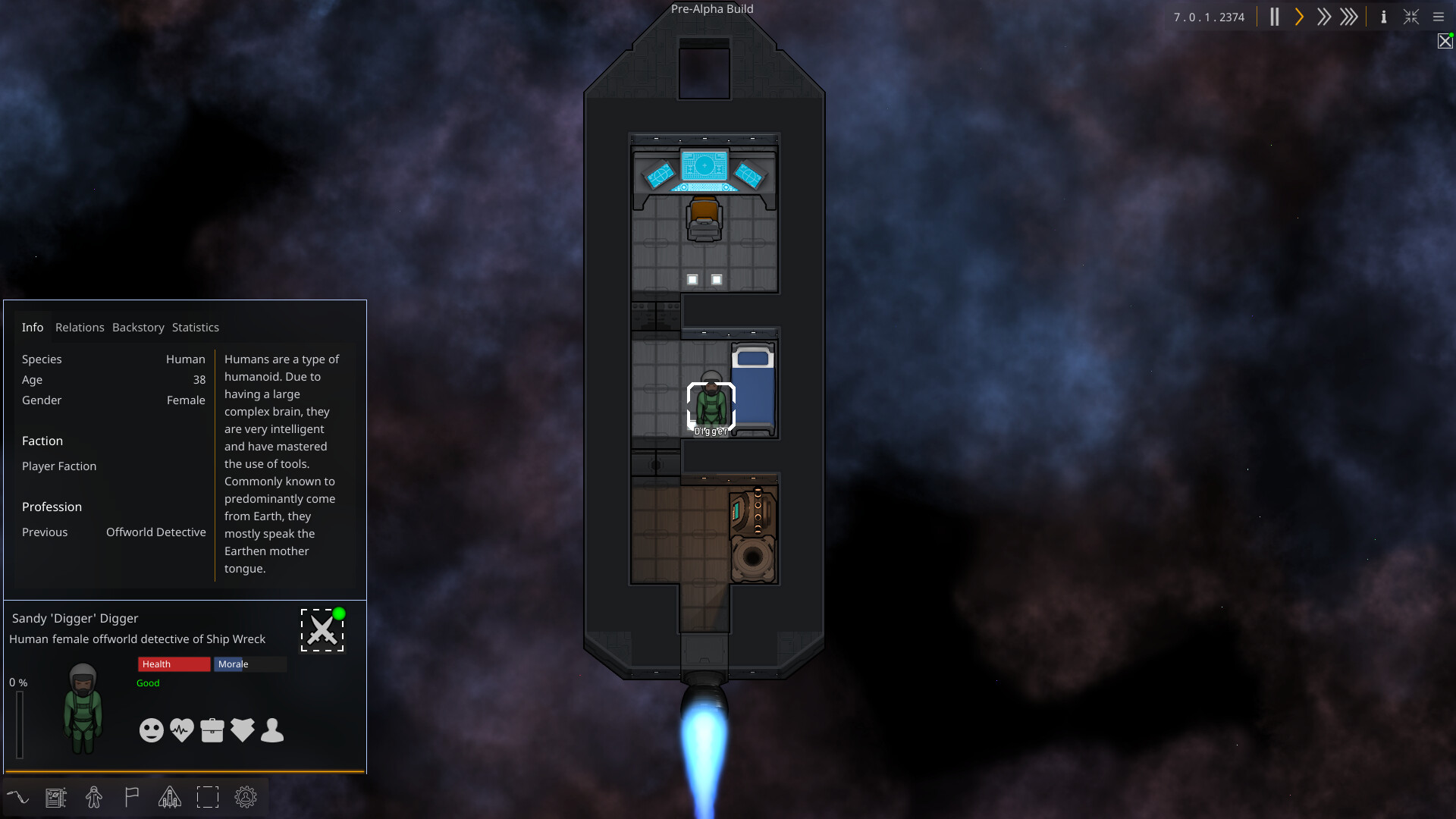This screenshot has width=1456, height=819.
Task: Open the ship/rocket panel from bottom toolbar
Action: click(x=169, y=797)
